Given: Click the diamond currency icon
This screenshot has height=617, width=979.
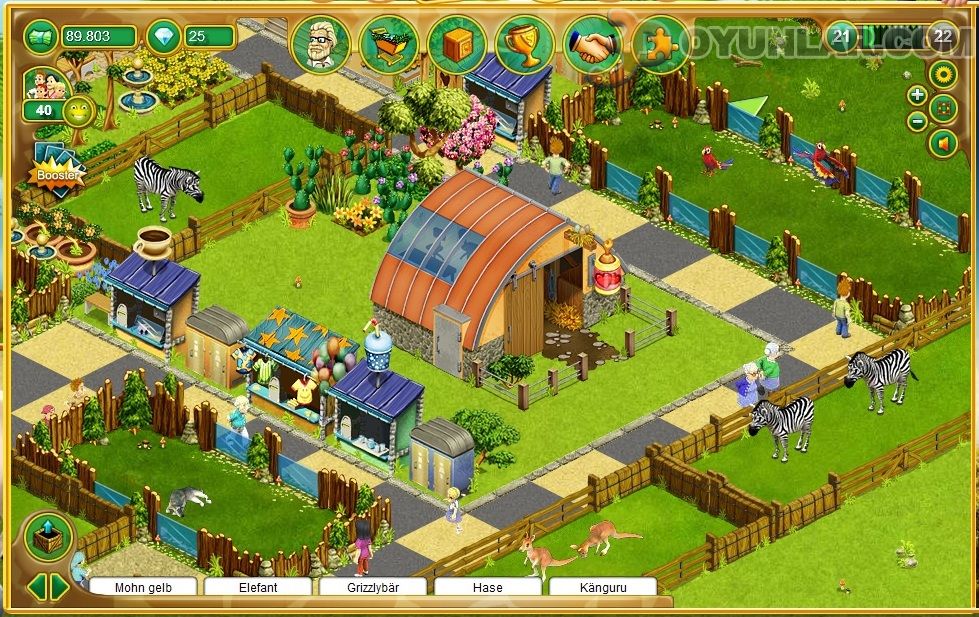Looking at the screenshot, I should tap(163, 37).
